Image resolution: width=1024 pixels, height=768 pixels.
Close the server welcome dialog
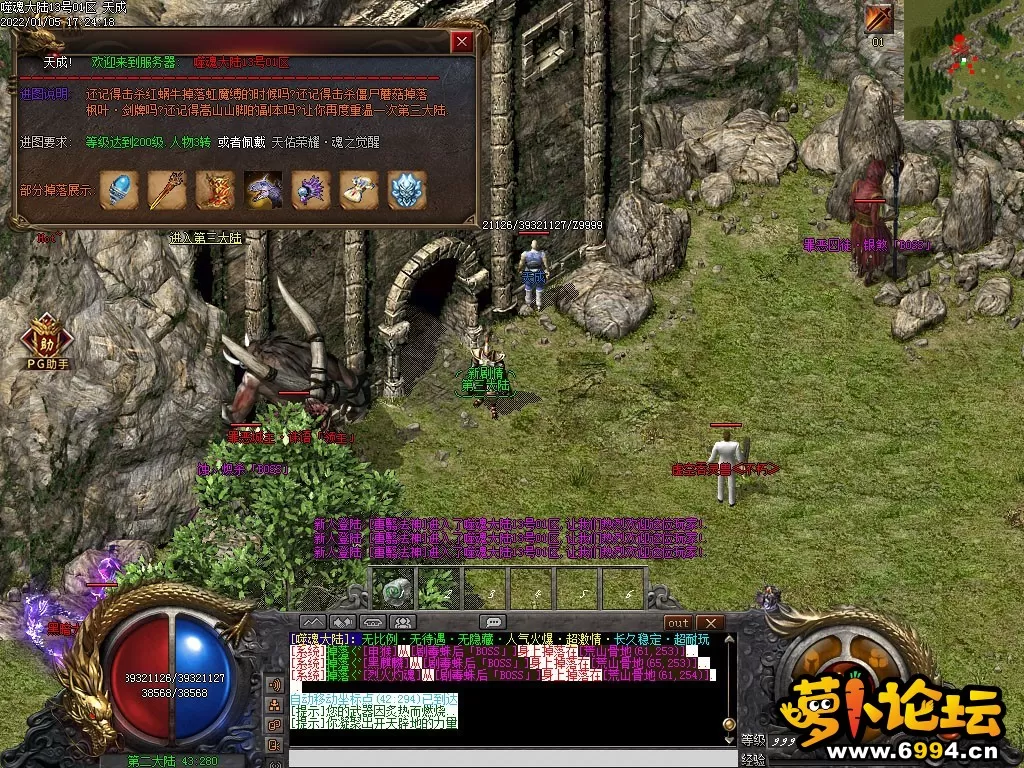(461, 42)
